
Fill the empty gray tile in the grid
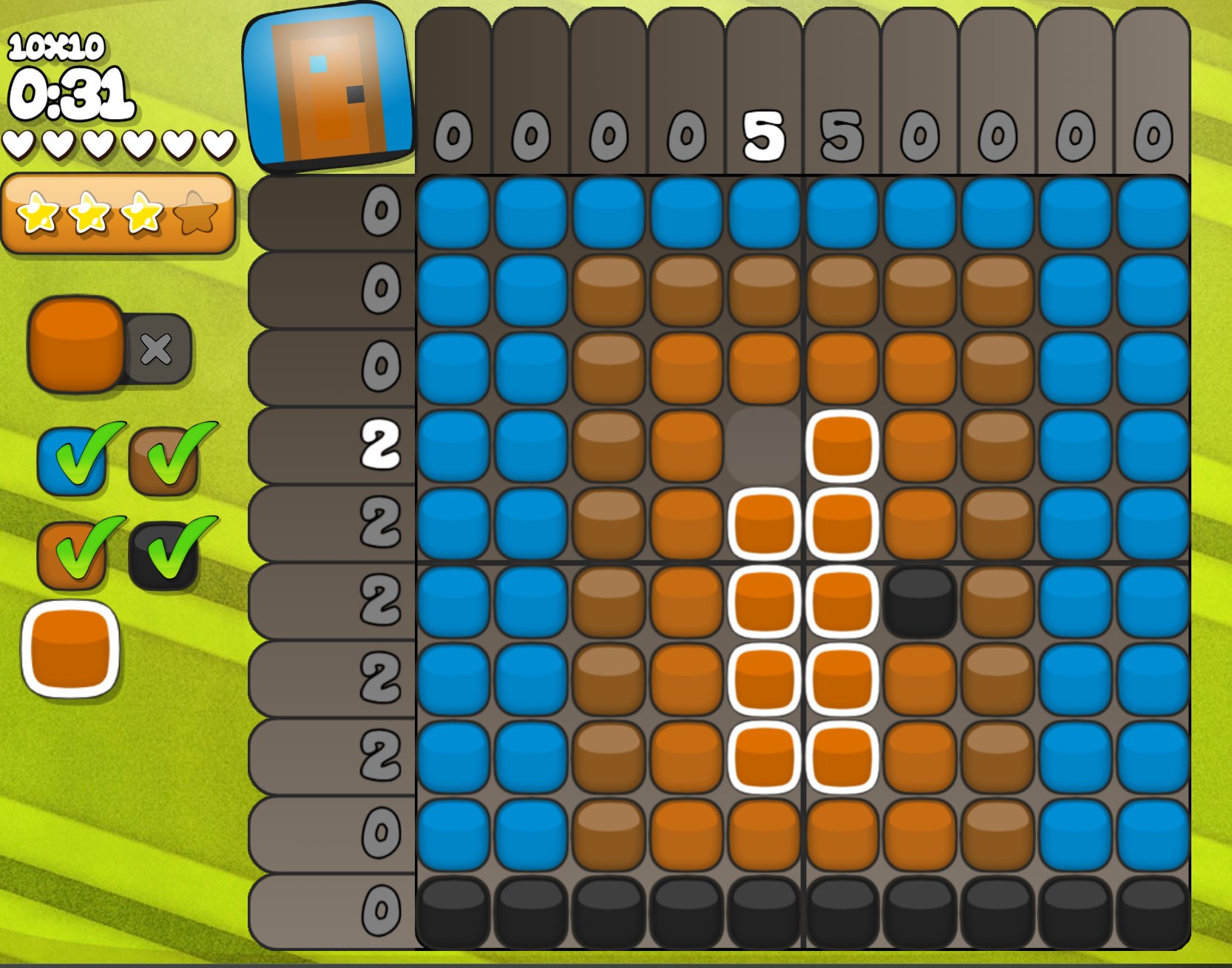coord(763,446)
